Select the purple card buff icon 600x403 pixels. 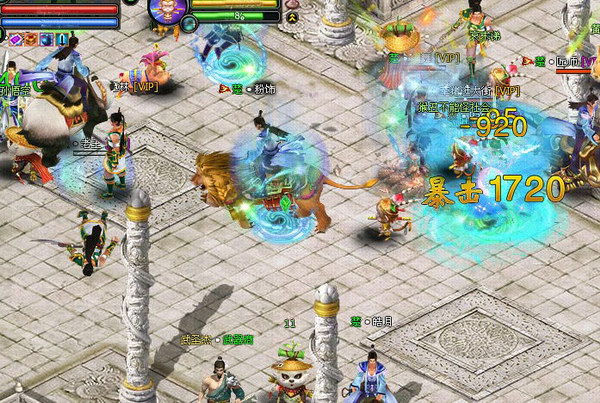15,39
